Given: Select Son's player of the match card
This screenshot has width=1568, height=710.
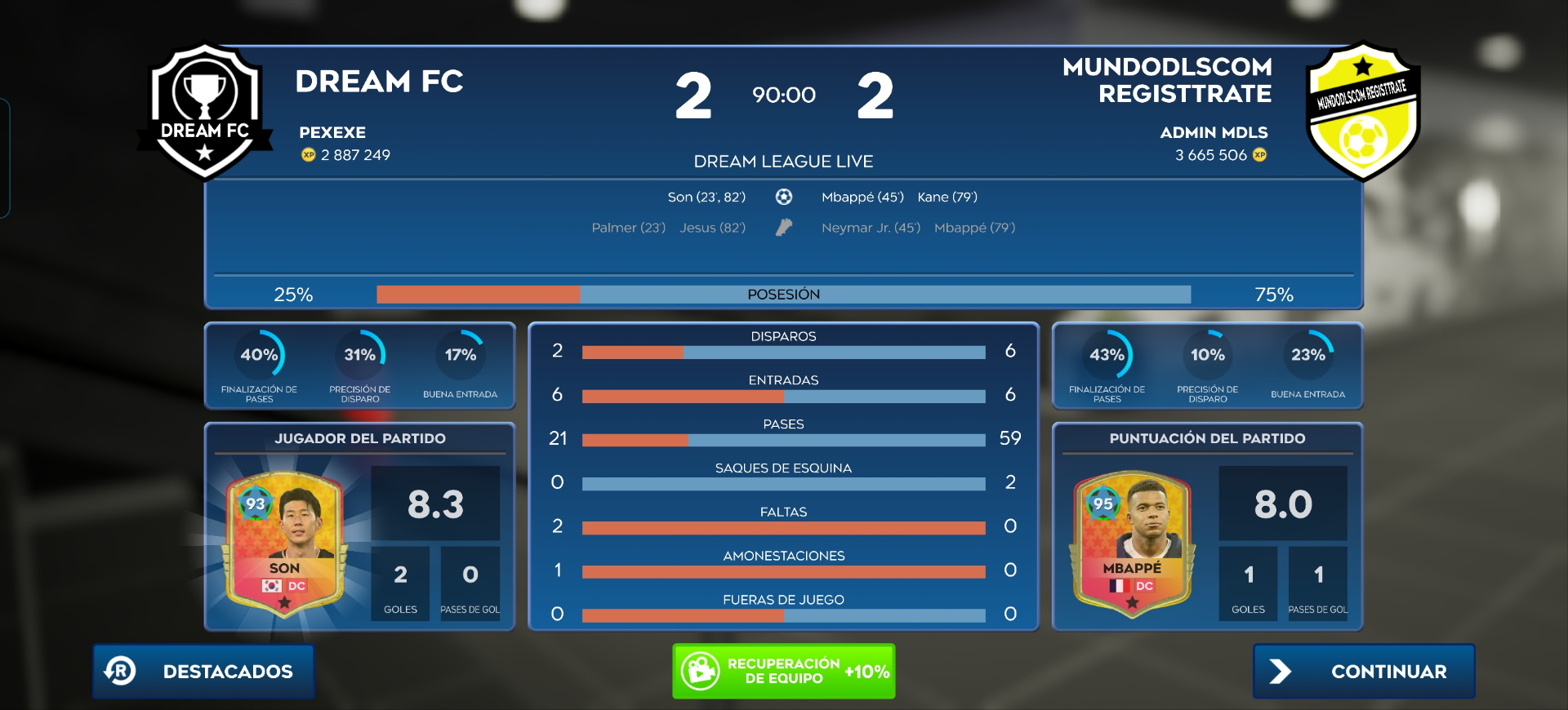Looking at the screenshot, I should tap(284, 544).
